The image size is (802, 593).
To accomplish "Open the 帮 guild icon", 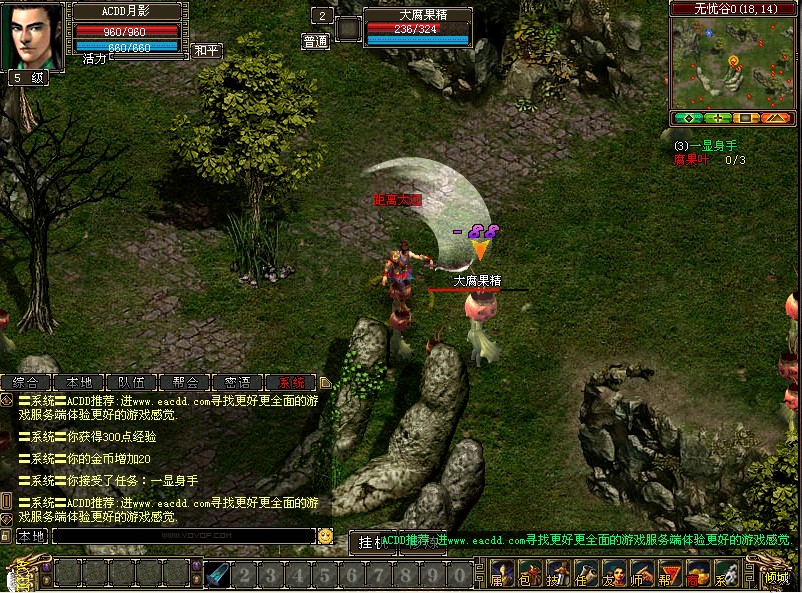I will click(670, 575).
